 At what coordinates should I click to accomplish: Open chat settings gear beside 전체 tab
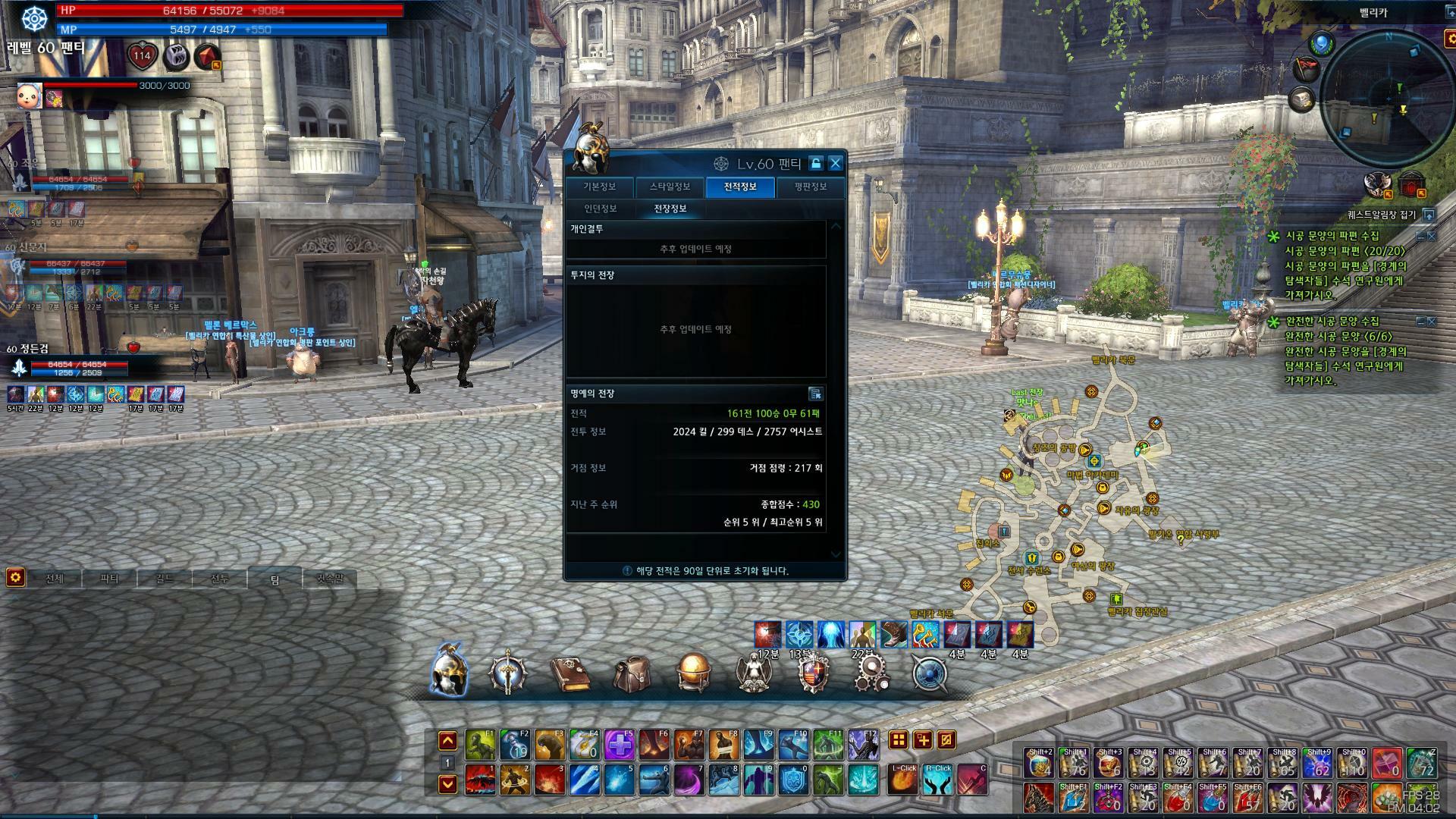pos(15,578)
